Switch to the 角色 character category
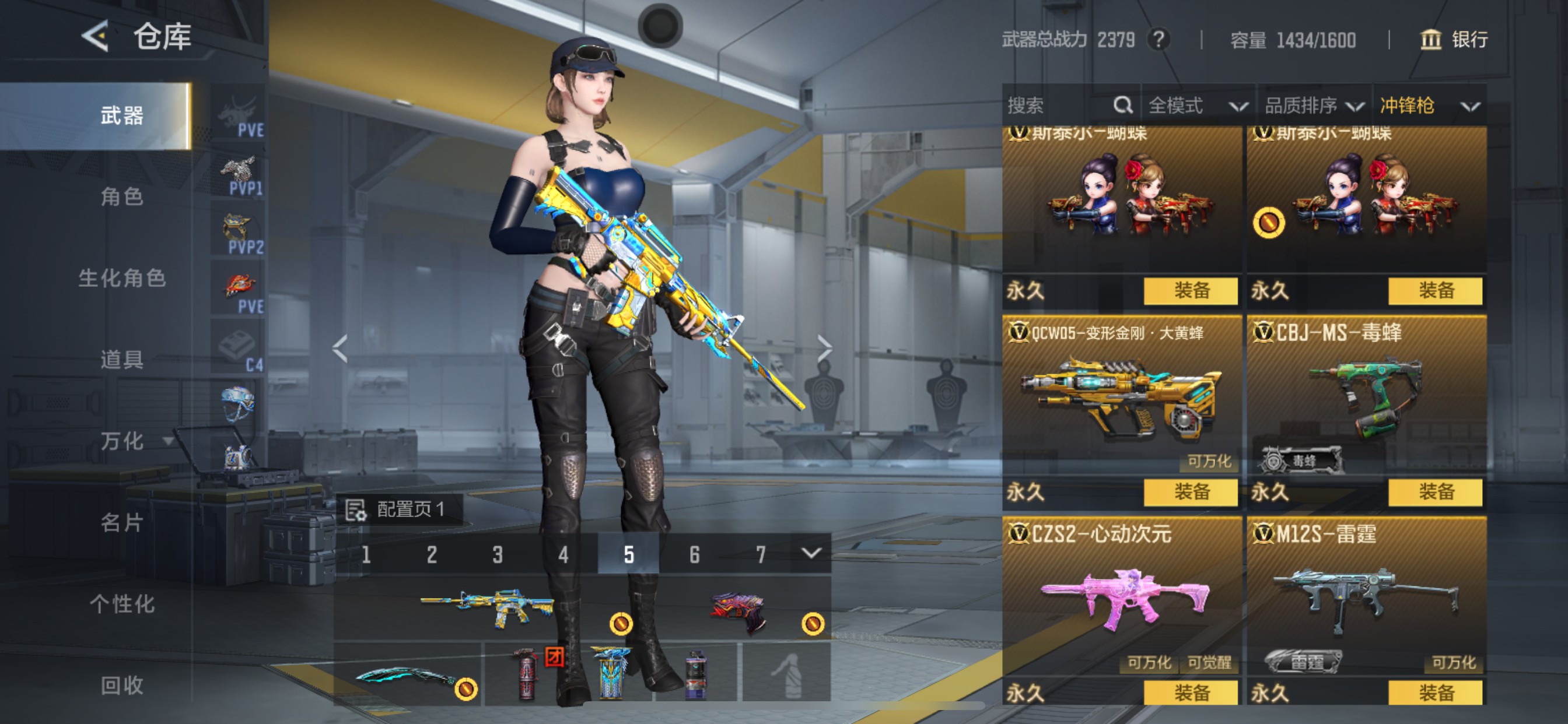The height and width of the screenshot is (724, 1568). point(122,197)
